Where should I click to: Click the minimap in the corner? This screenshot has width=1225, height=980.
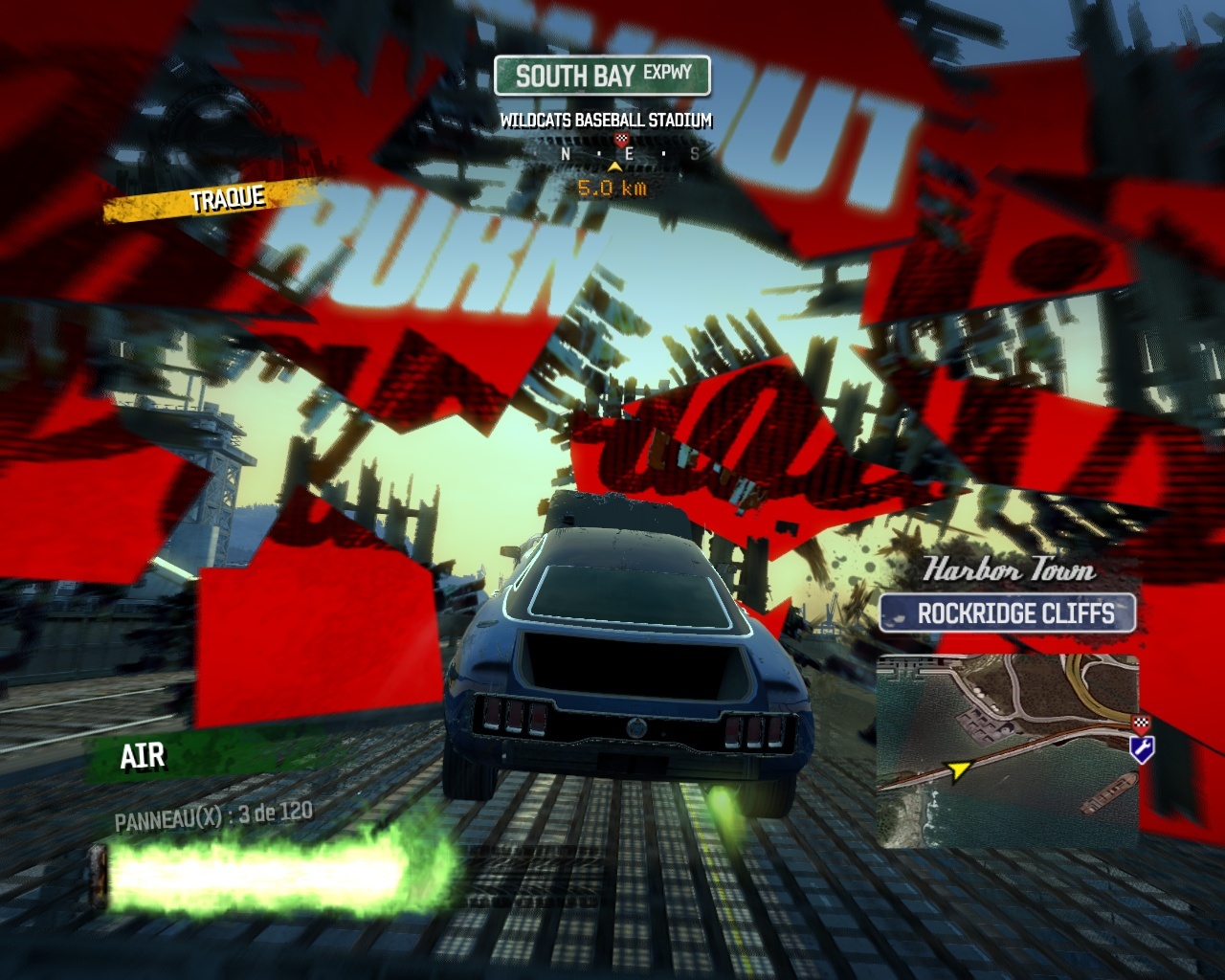(x=1008, y=751)
